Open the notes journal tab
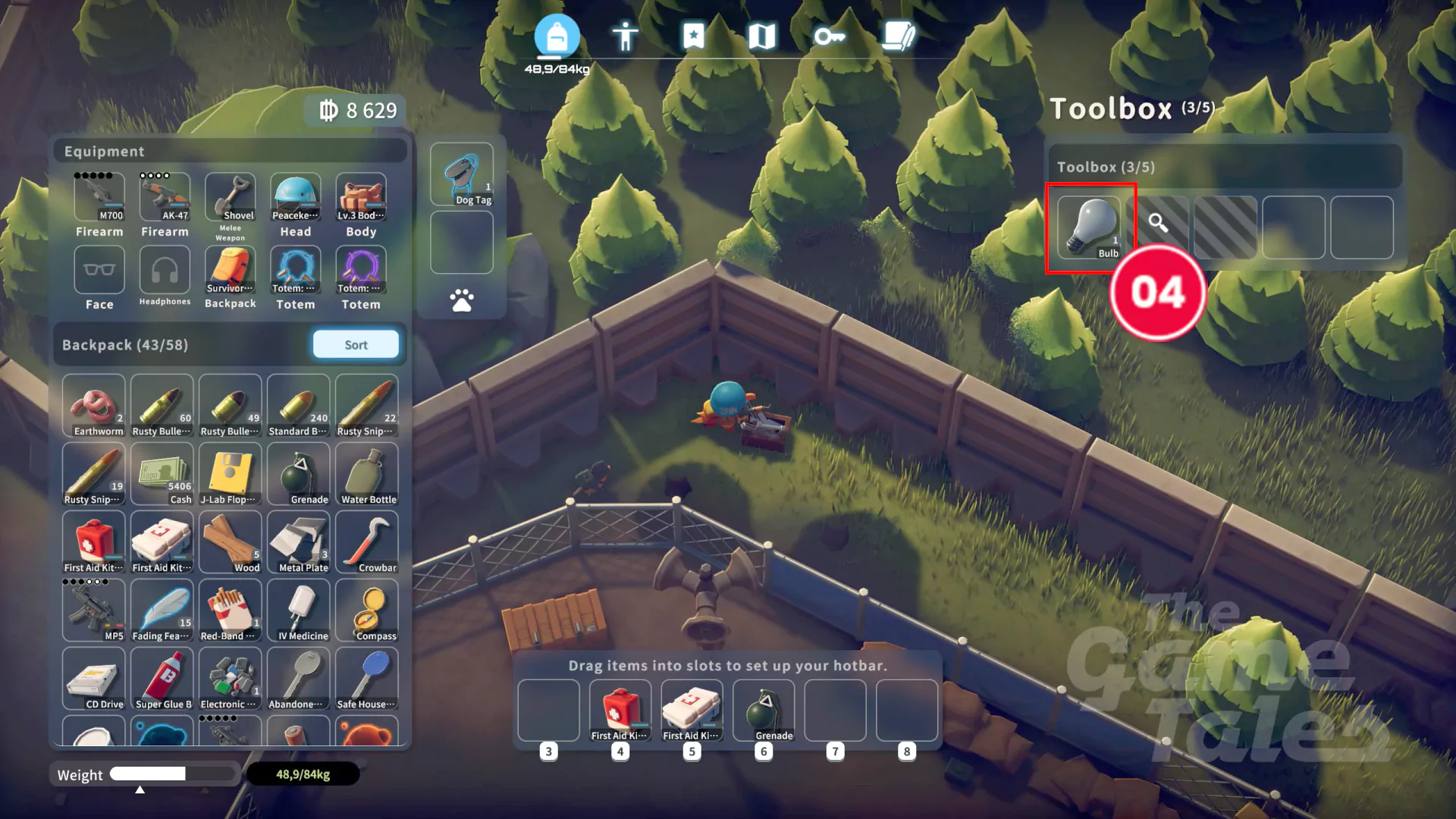The width and height of the screenshot is (1456, 819). pyautogui.click(x=899, y=36)
